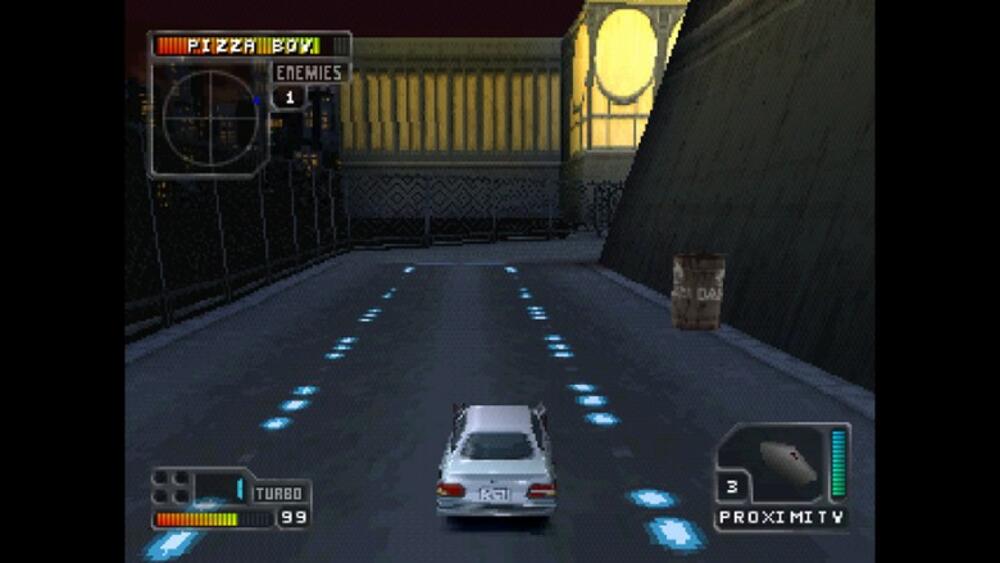This screenshot has width=1000, height=563.
Task: Select the Proximity mine weapon icon
Action: click(789, 461)
